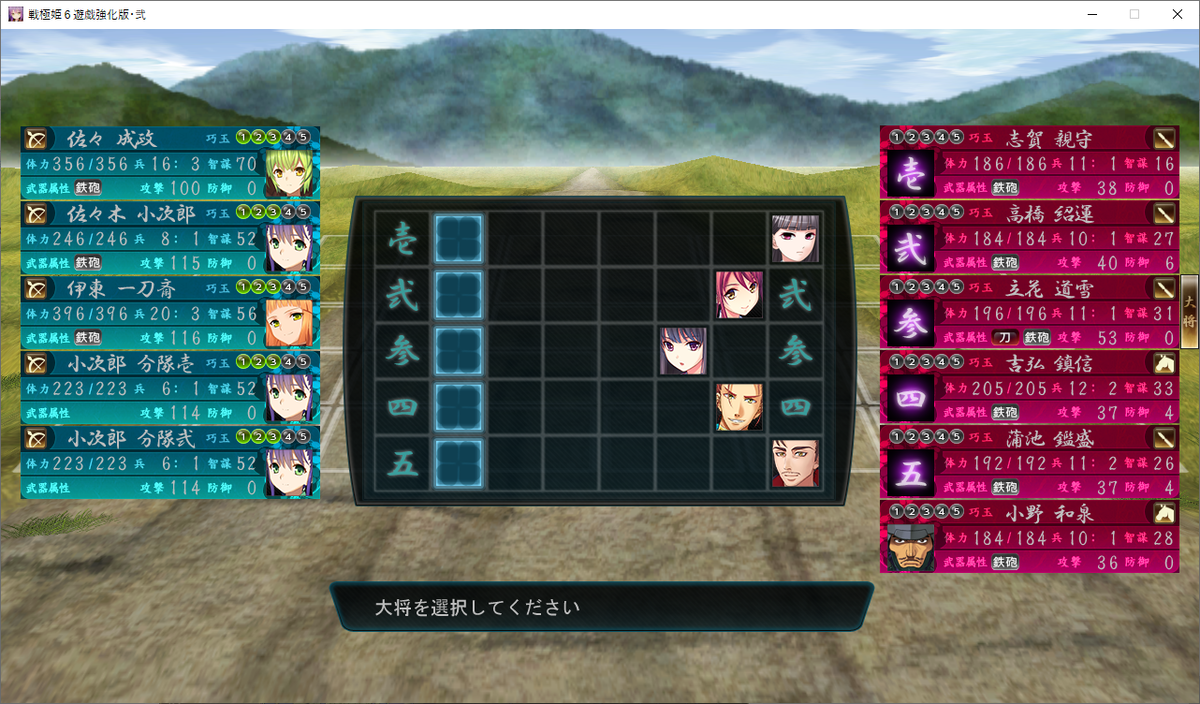The image size is (1200, 704).
Task: Inspect enemy 高橋 紹運 panel
Action: (1030, 237)
